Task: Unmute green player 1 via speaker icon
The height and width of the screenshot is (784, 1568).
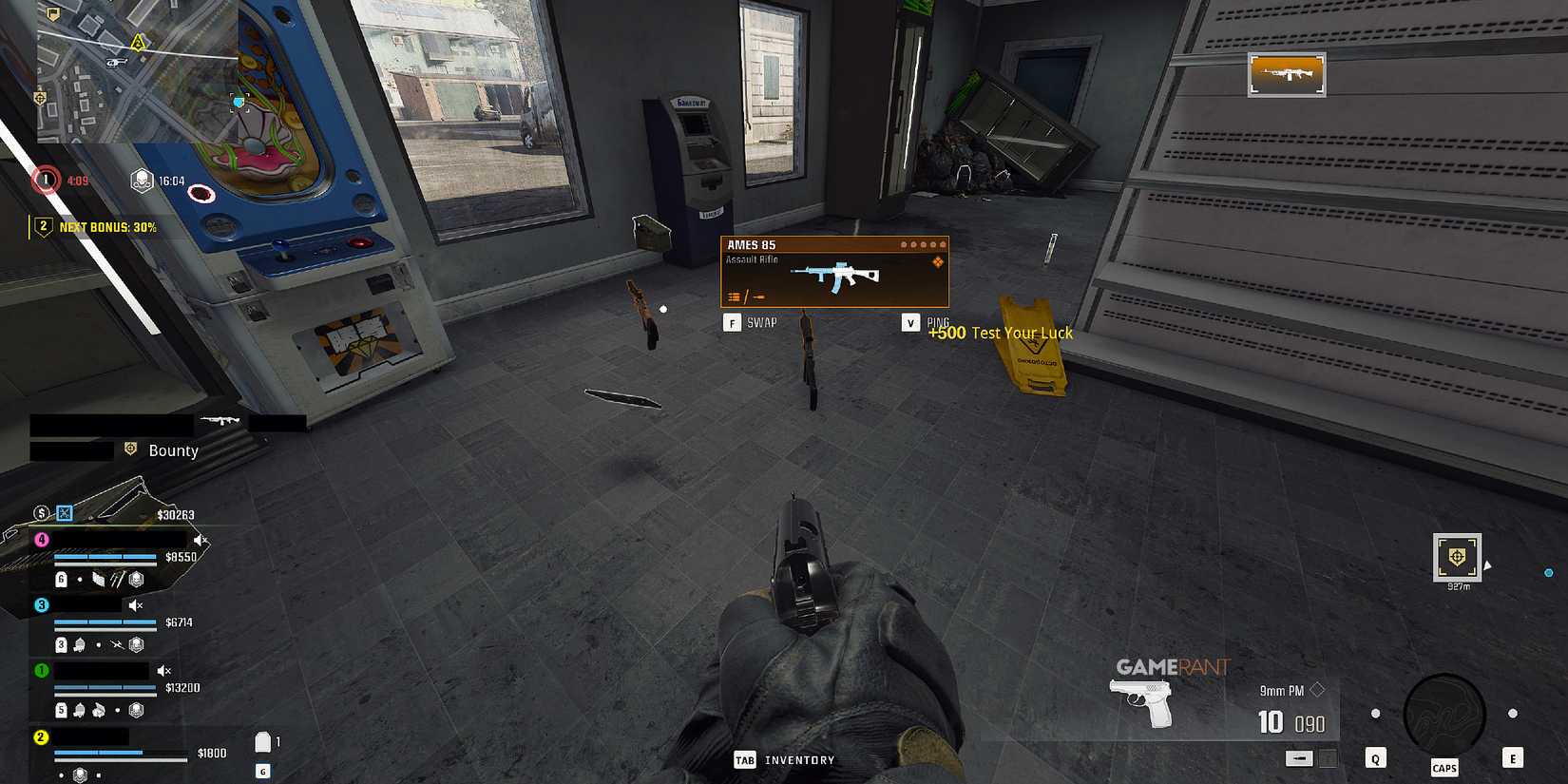Action: point(163,670)
